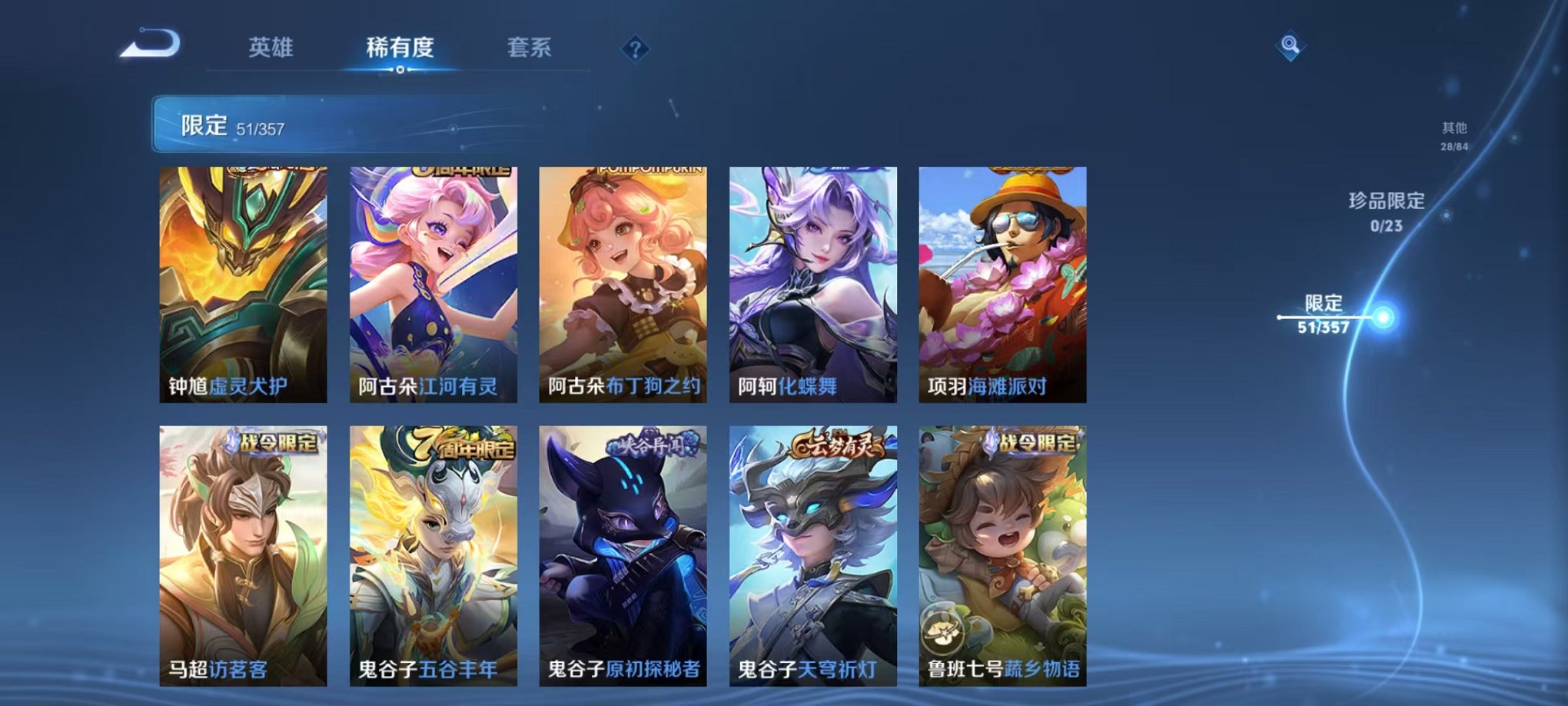1568x706 pixels.
Task: Select the 稀有度 tab
Action: pyautogui.click(x=397, y=48)
